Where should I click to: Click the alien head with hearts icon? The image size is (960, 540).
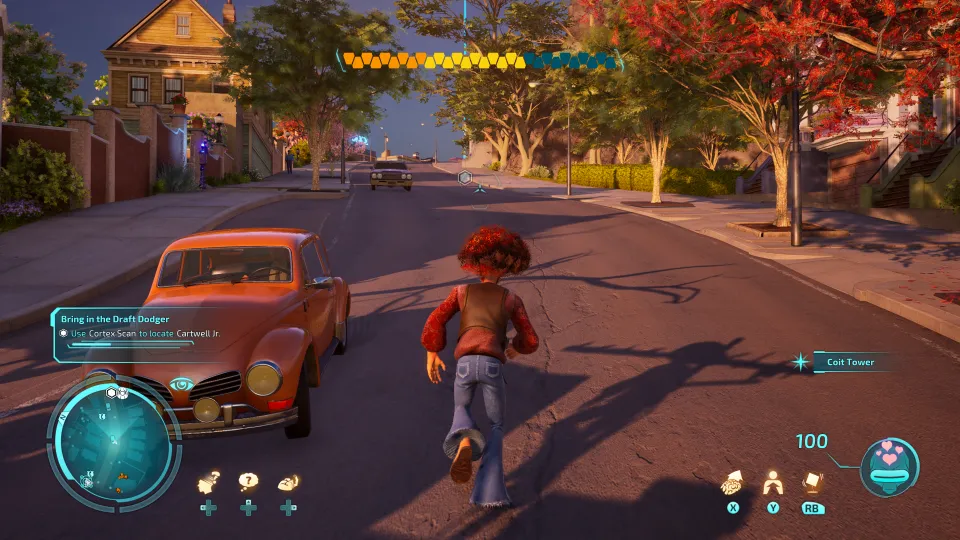[889, 464]
